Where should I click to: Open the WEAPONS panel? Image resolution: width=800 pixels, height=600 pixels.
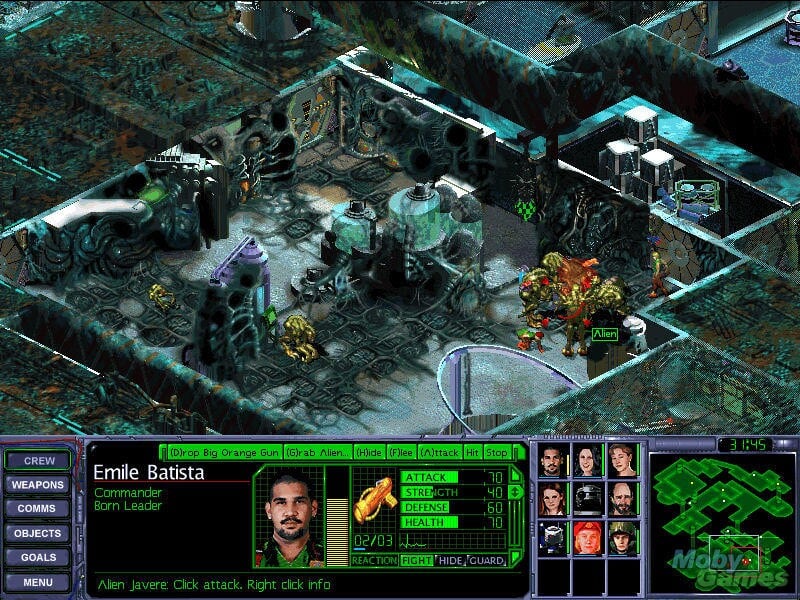pyautogui.click(x=39, y=485)
